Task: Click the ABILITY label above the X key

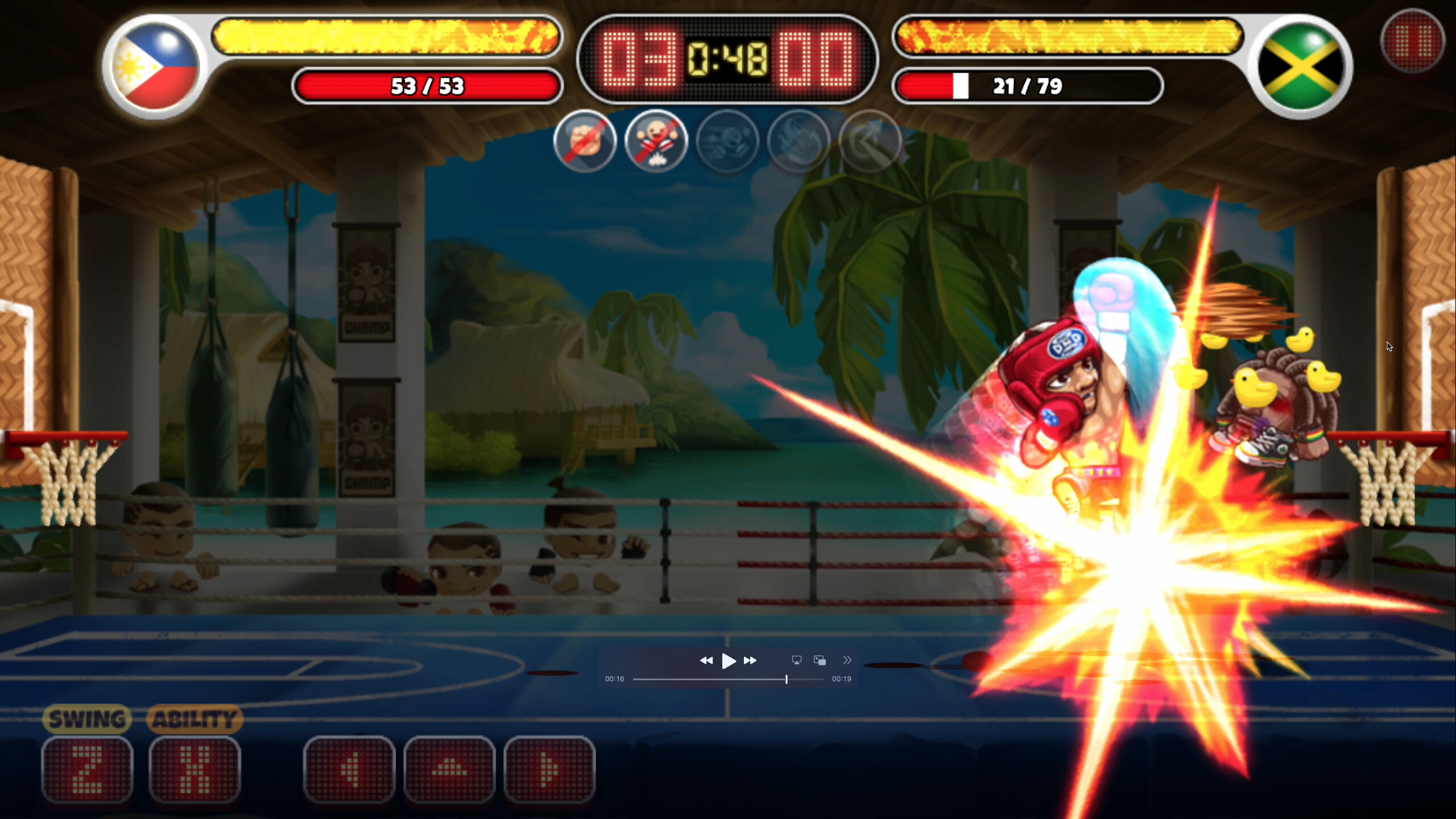Action: click(x=195, y=719)
